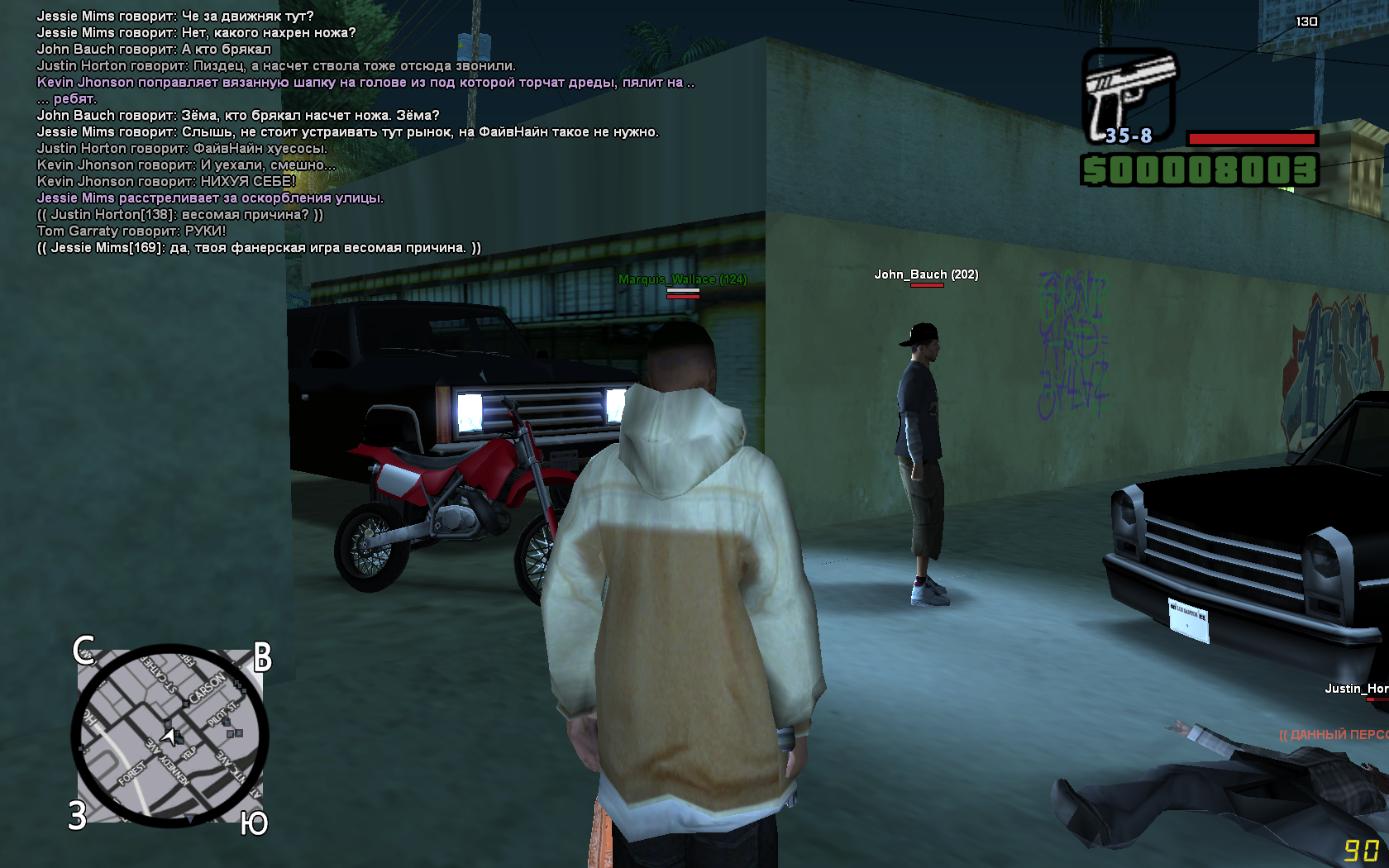This screenshot has width=1389, height=868.
Task: Click the pistol weapon icon
Action: tap(1129, 95)
